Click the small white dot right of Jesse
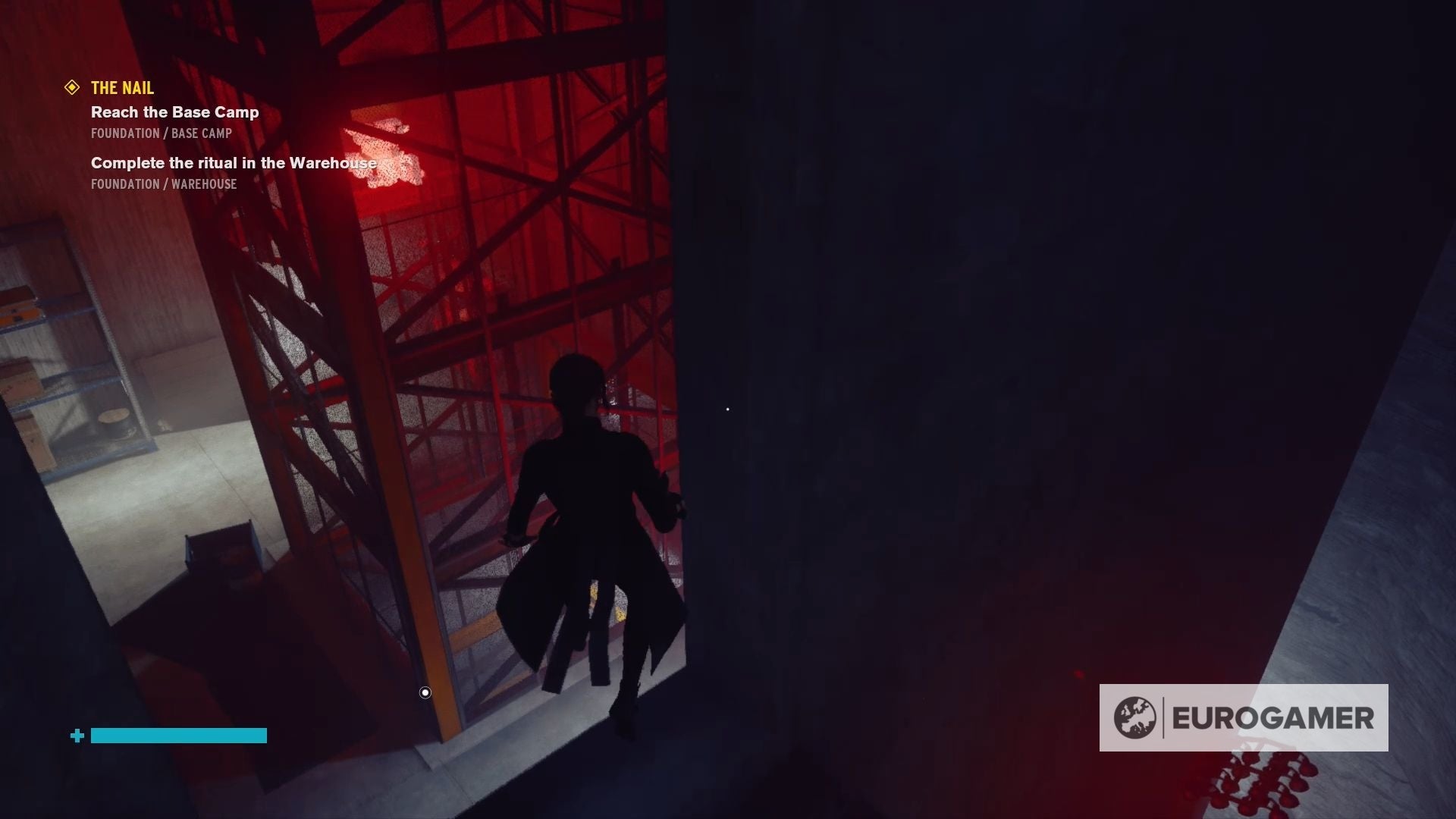Image resolution: width=1456 pixels, height=819 pixels. coord(727,409)
